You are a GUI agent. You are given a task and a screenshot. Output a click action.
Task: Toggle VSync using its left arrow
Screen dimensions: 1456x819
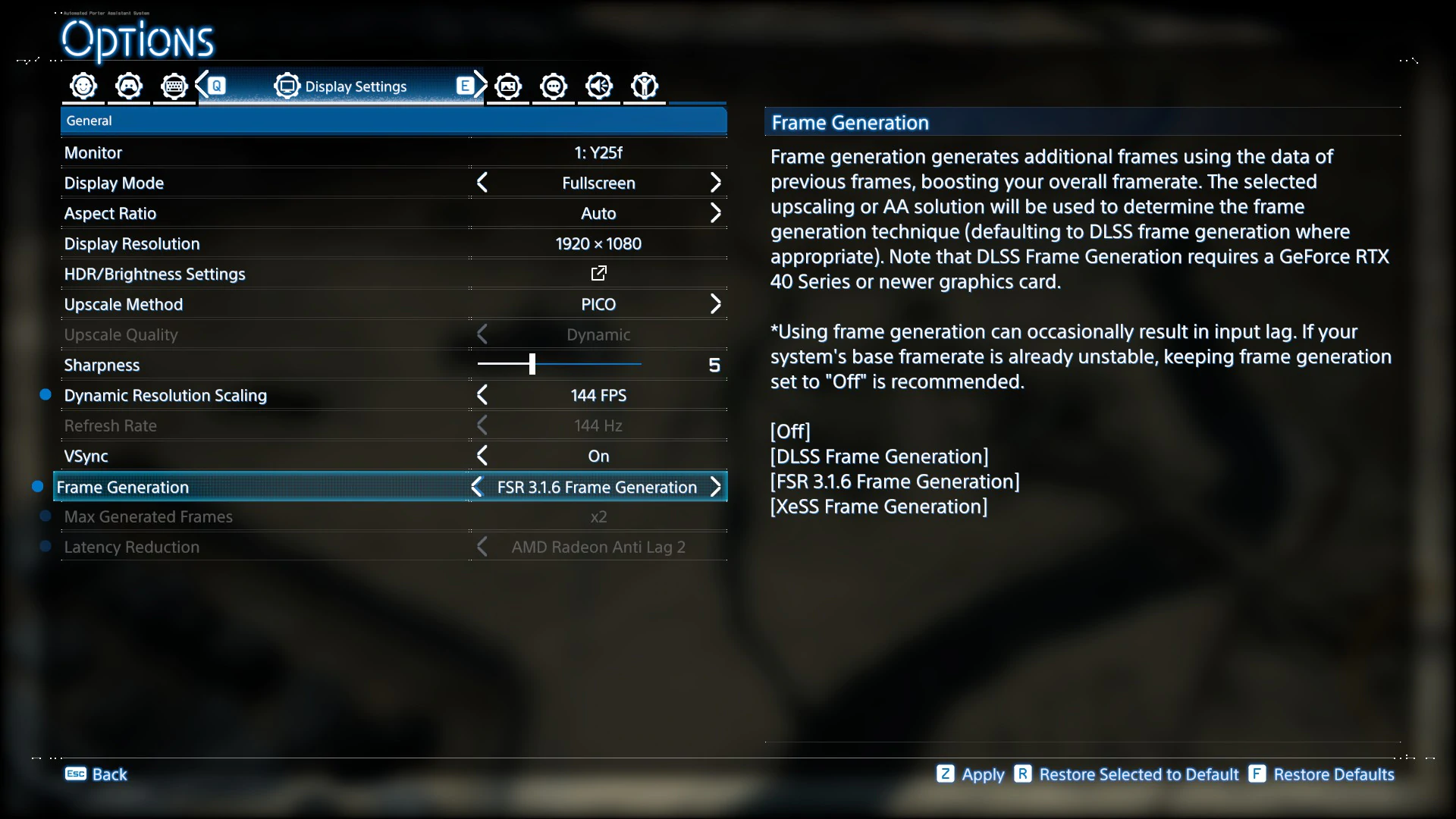[482, 456]
